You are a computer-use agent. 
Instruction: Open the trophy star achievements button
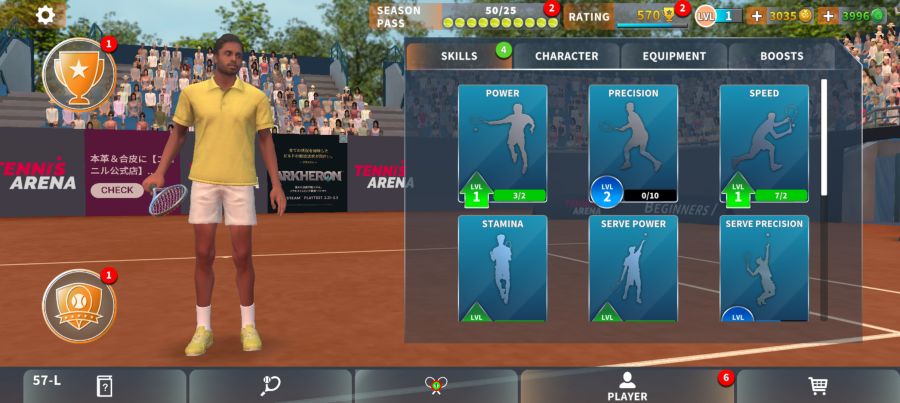[x=79, y=73]
